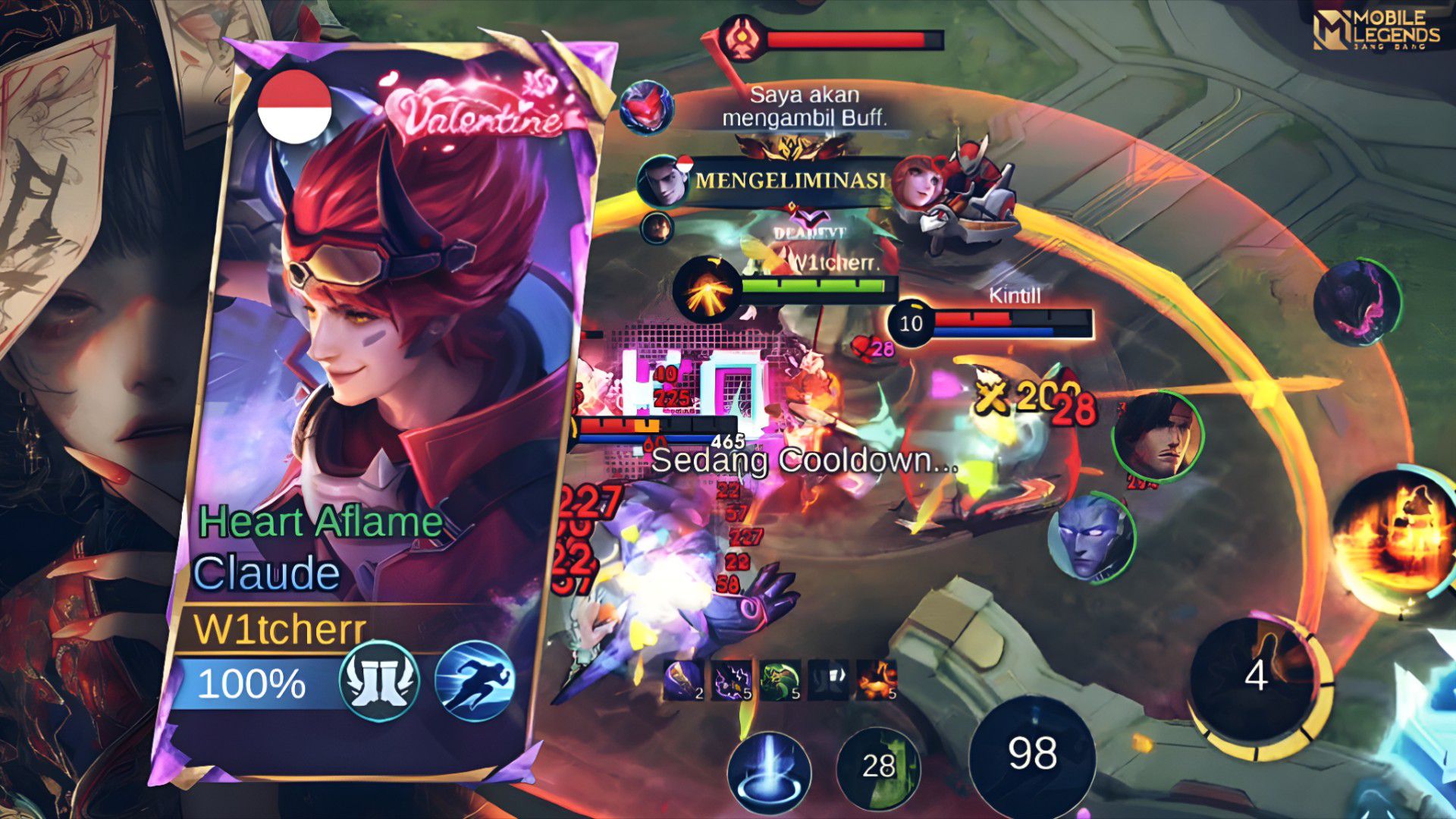Select the purple lightning buff icon
This screenshot has width=1456, height=819.
click(x=731, y=679)
